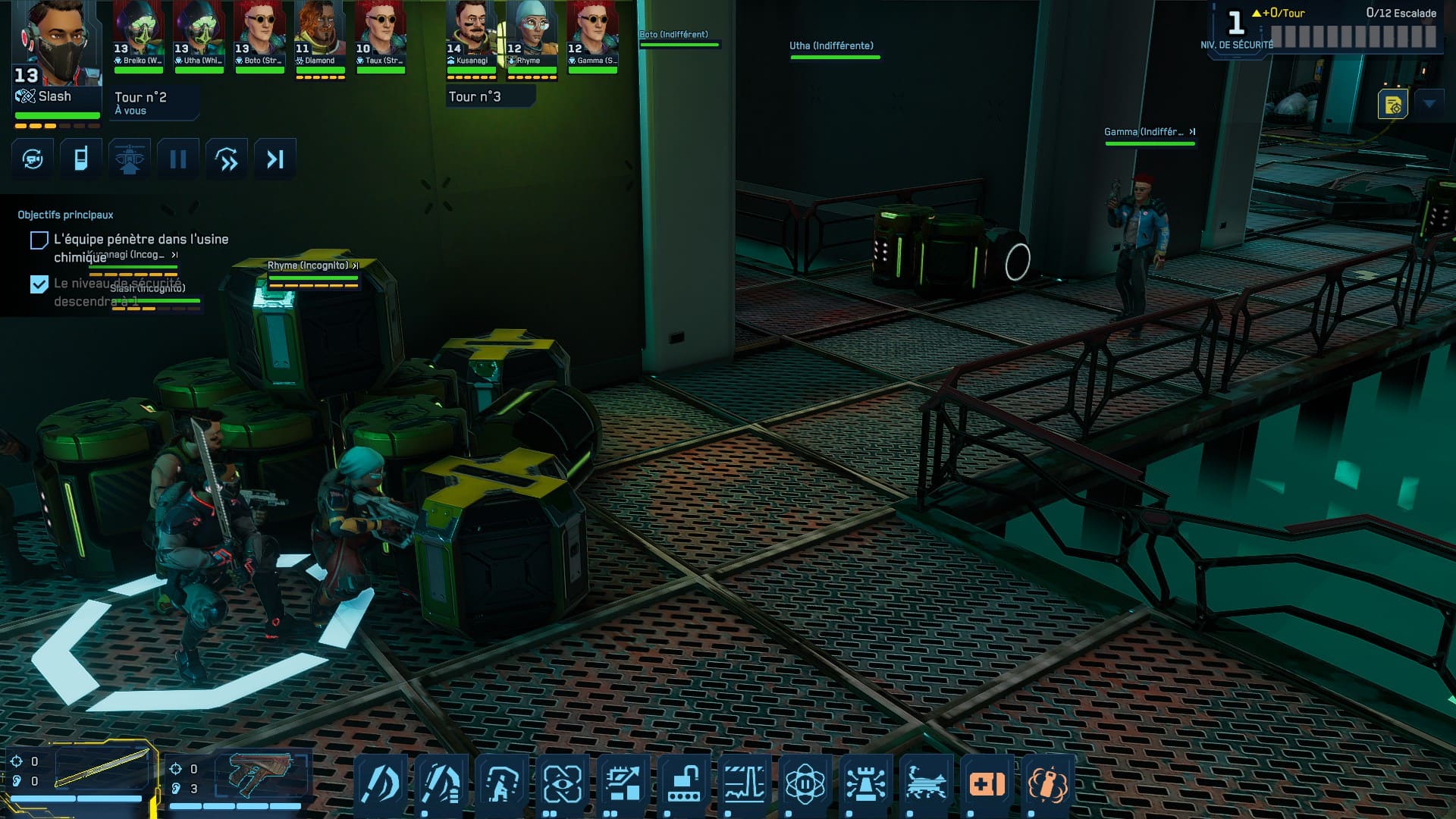Activate the double-arrow fast-forward button
The width and height of the screenshot is (1456, 819).
coord(227,159)
